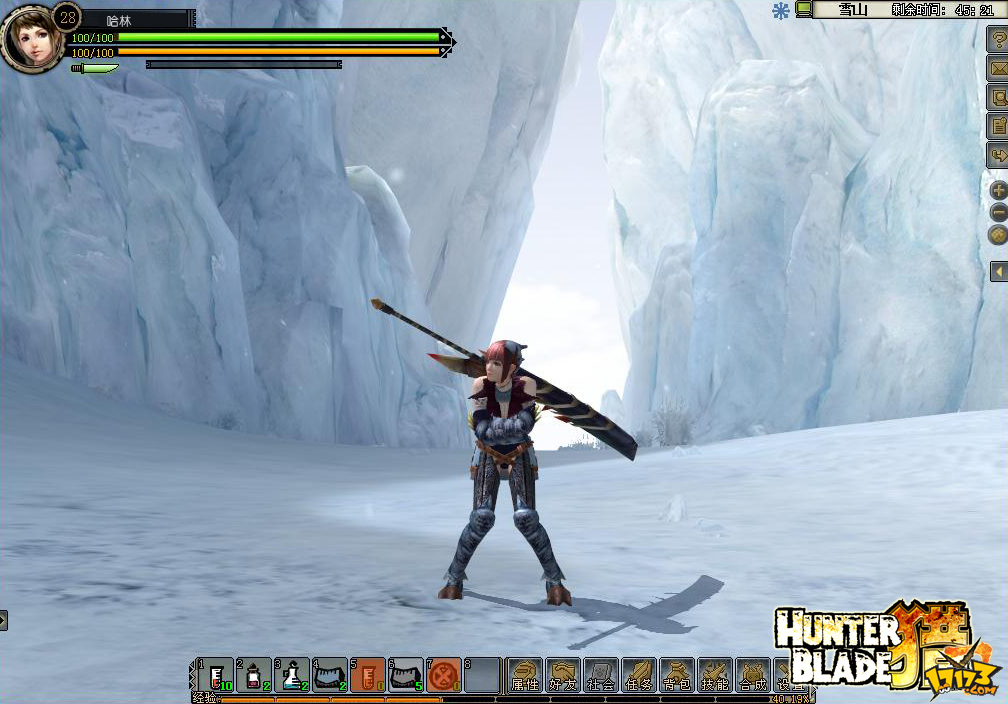1008x704 pixels.
Task: Open the mail envelope icon
Action: click(x=997, y=69)
